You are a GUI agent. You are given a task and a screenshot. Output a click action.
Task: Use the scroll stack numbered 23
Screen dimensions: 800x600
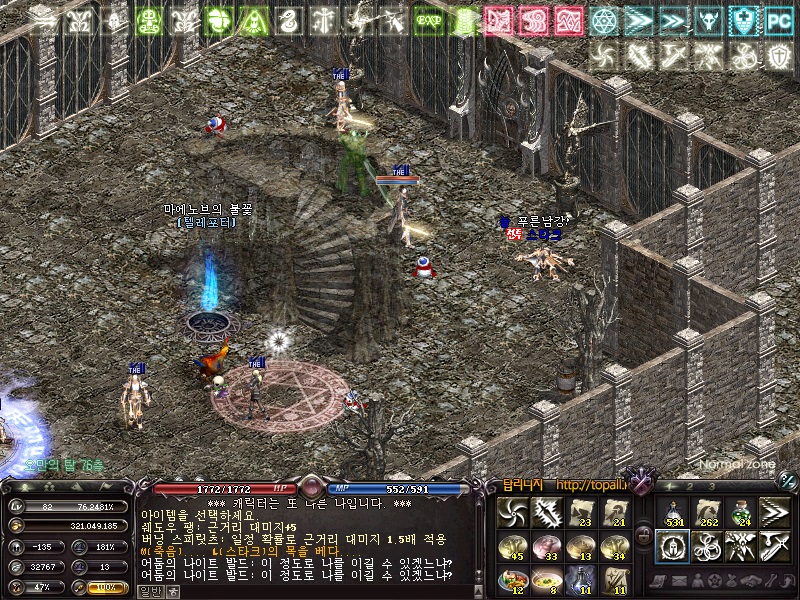pos(581,511)
